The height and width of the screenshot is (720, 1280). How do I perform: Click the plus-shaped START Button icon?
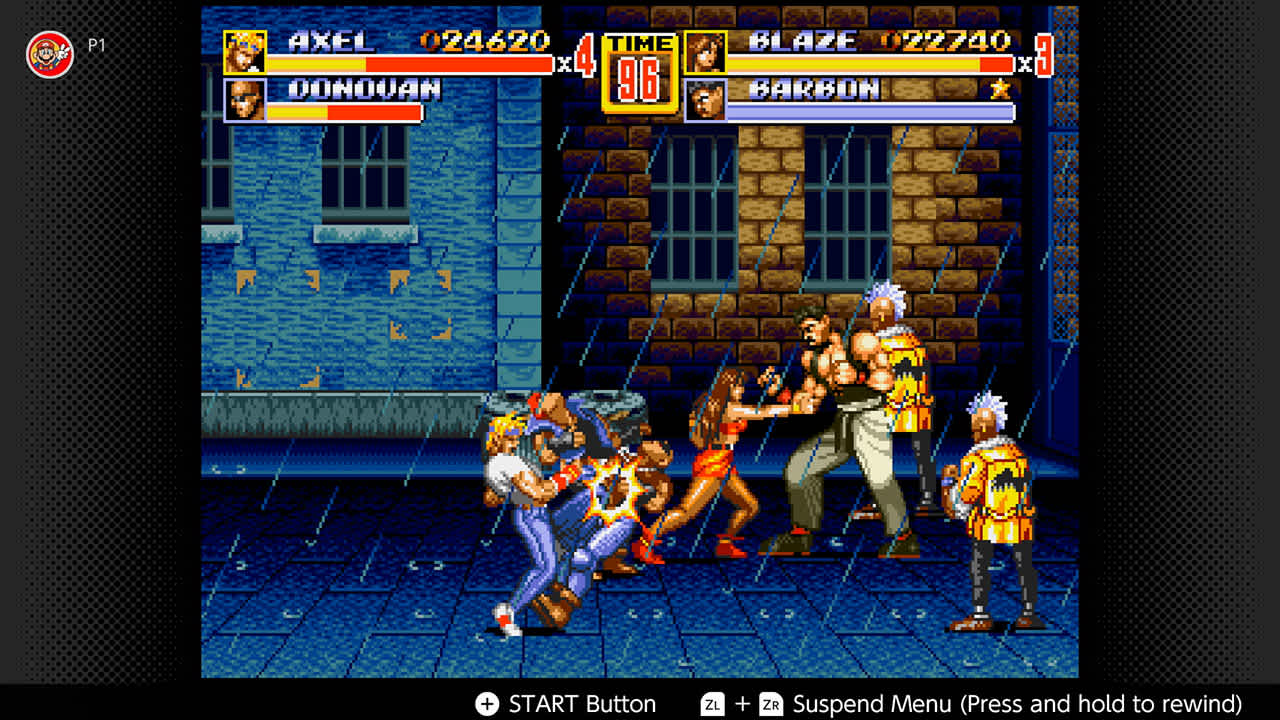coord(487,703)
